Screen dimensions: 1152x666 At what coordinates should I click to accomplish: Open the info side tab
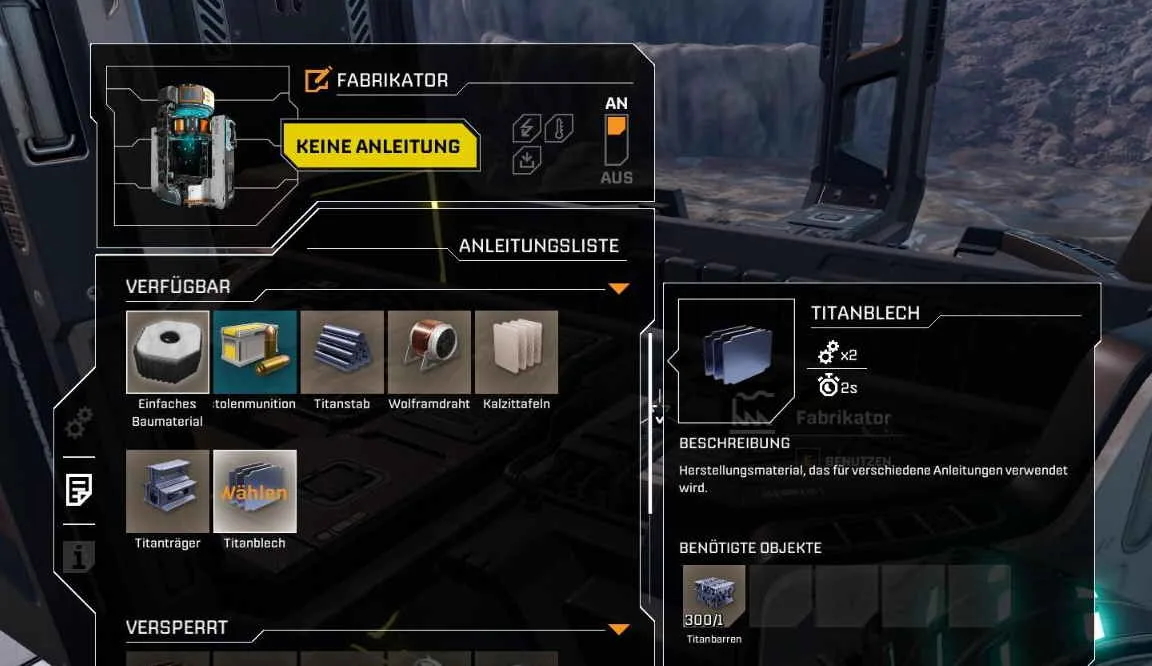pos(79,556)
